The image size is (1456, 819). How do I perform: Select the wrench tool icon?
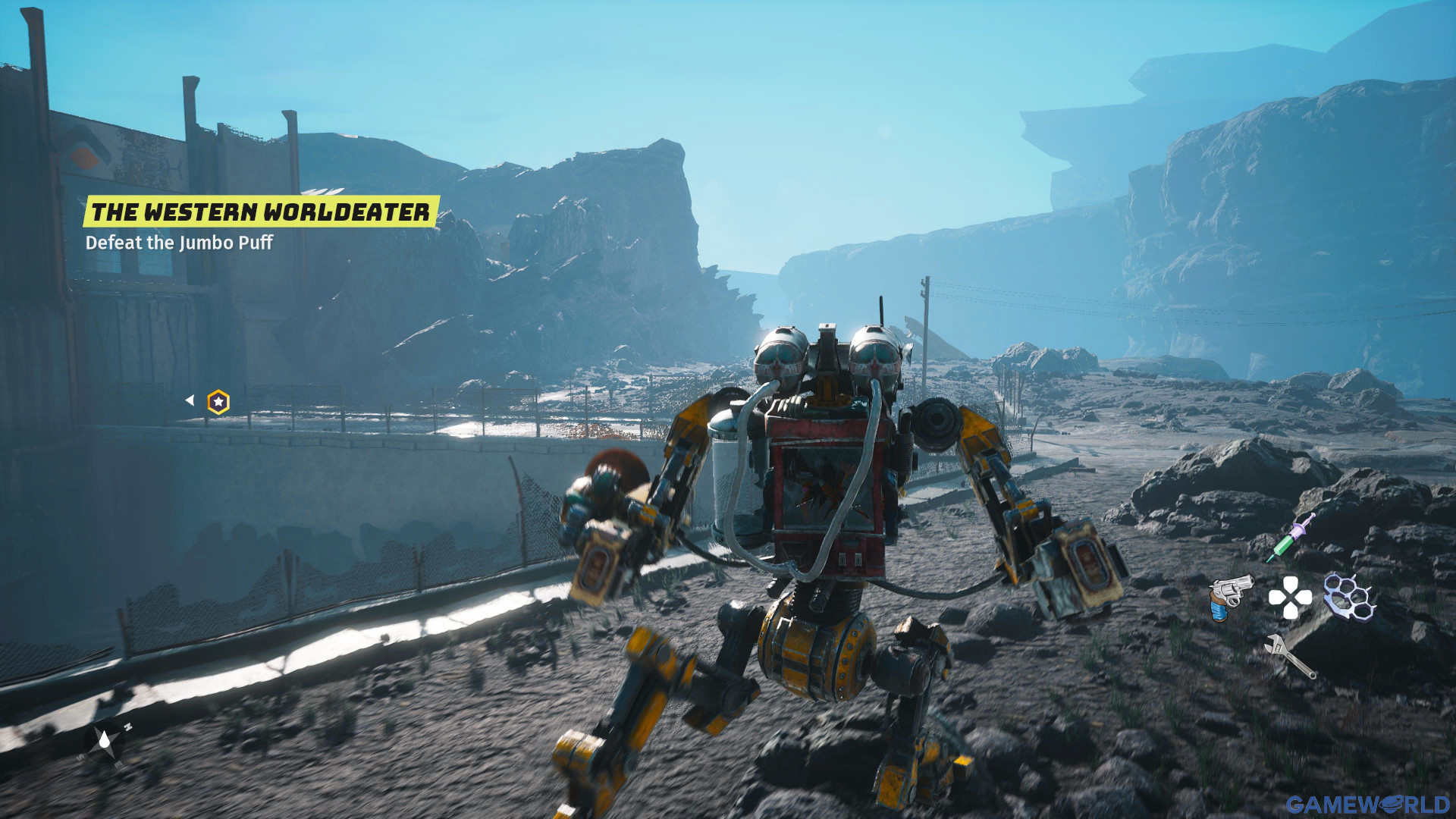pos(1290,656)
